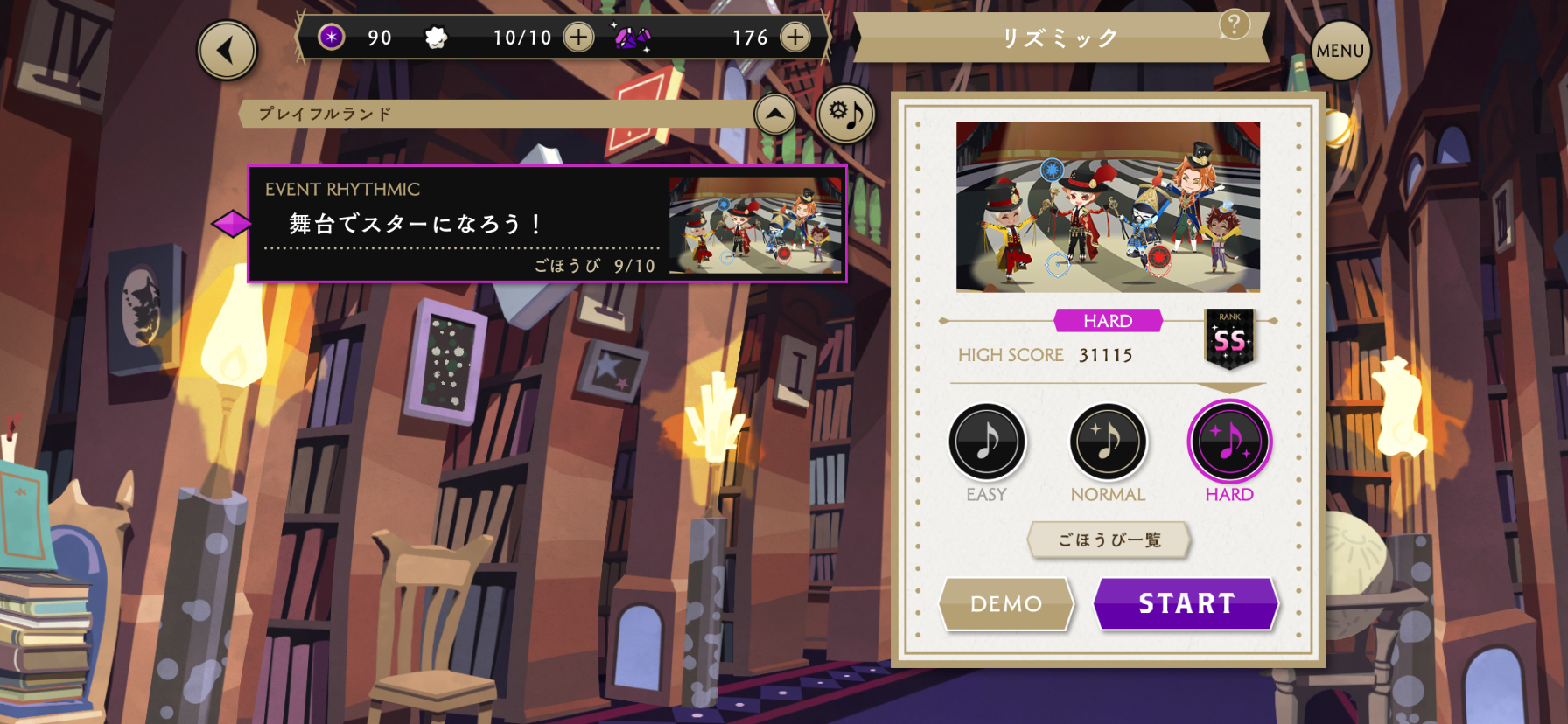Choose EASY difficulty
This screenshot has height=724, width=1568.
click(x=987, y=442)
